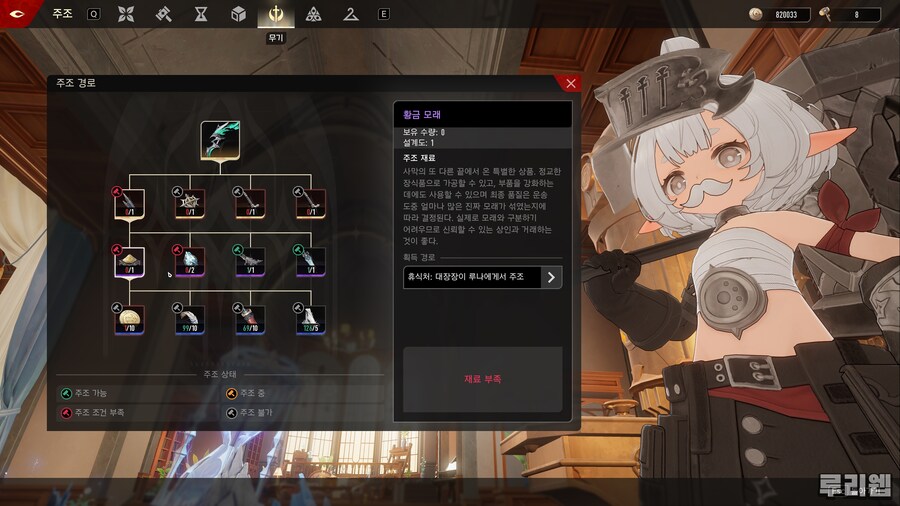Select the spiderweb-shaped component node

[190, 204]
